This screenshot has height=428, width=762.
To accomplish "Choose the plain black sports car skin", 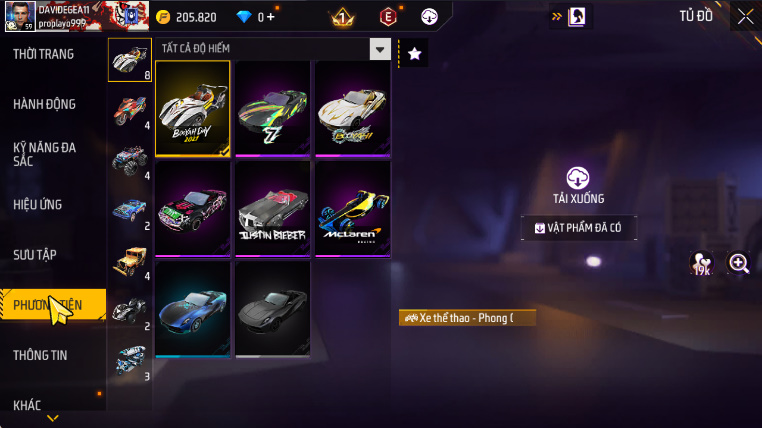I will pos(272,308).
